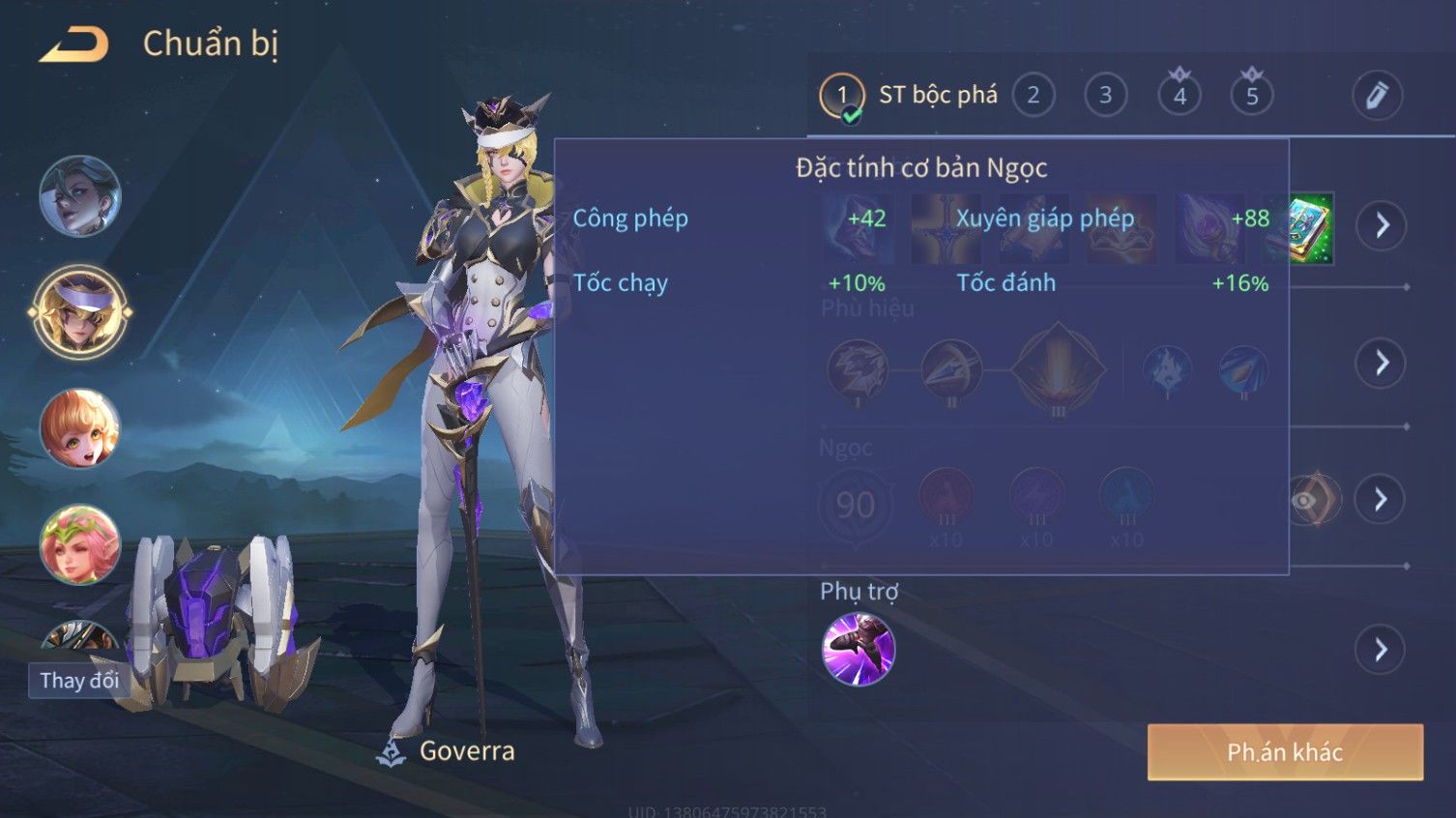Switch to loadout preset 3

(1105, 96)
